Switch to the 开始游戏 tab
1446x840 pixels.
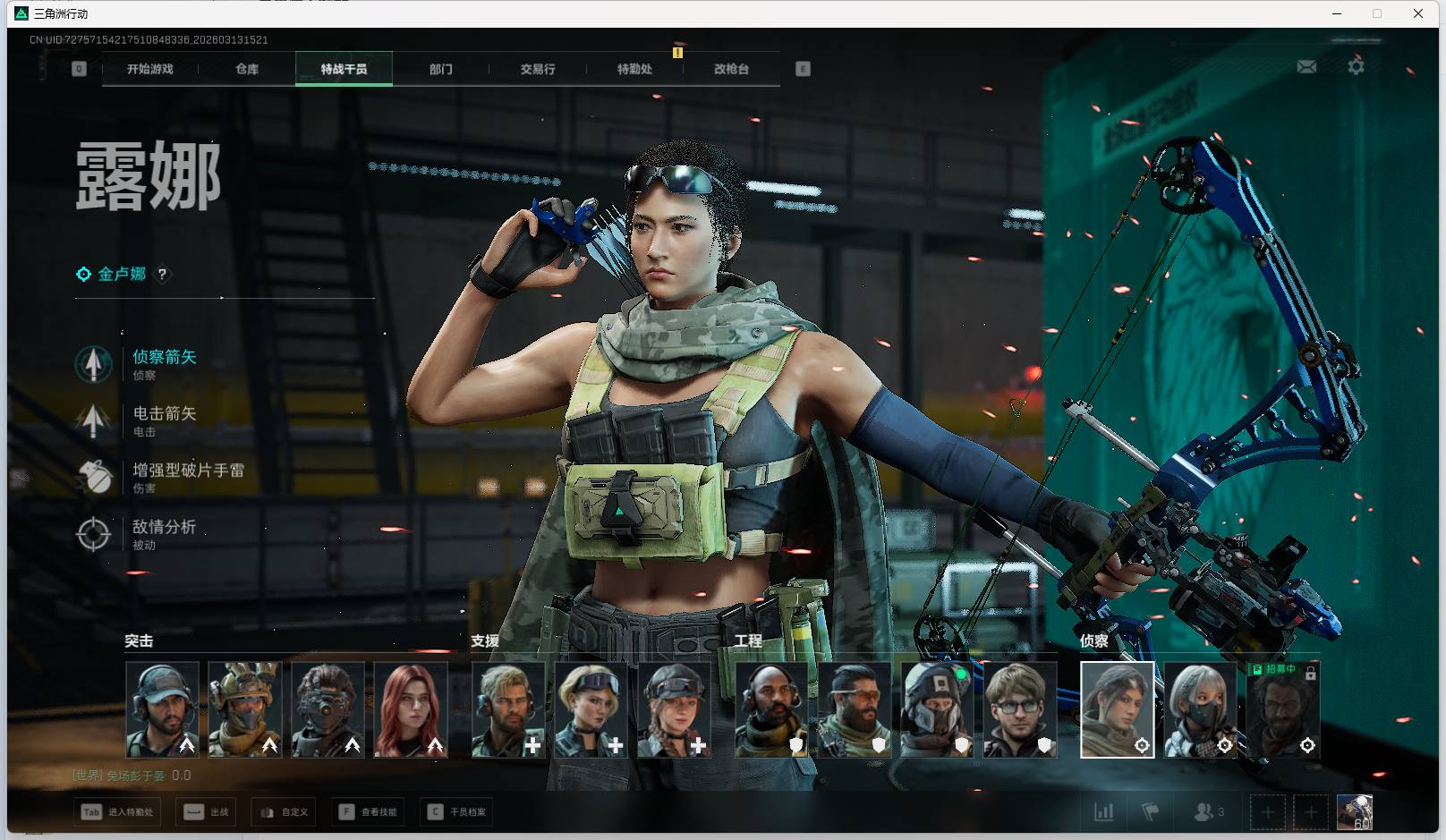tap(149, 69)
